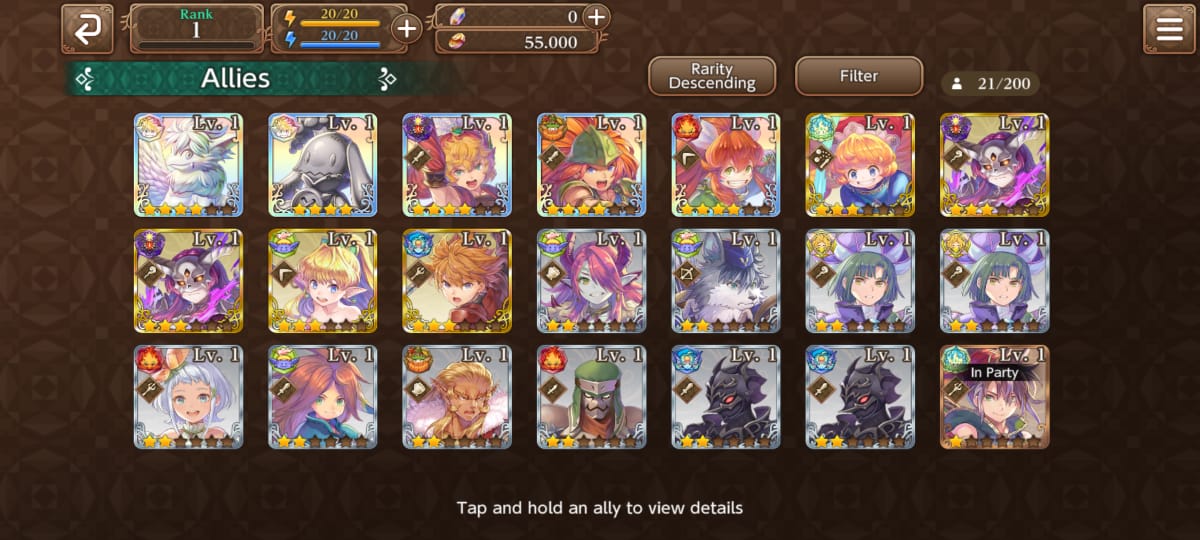Select the blonde long-haired girl ally
1200x540 pixels.
[322, 281]
